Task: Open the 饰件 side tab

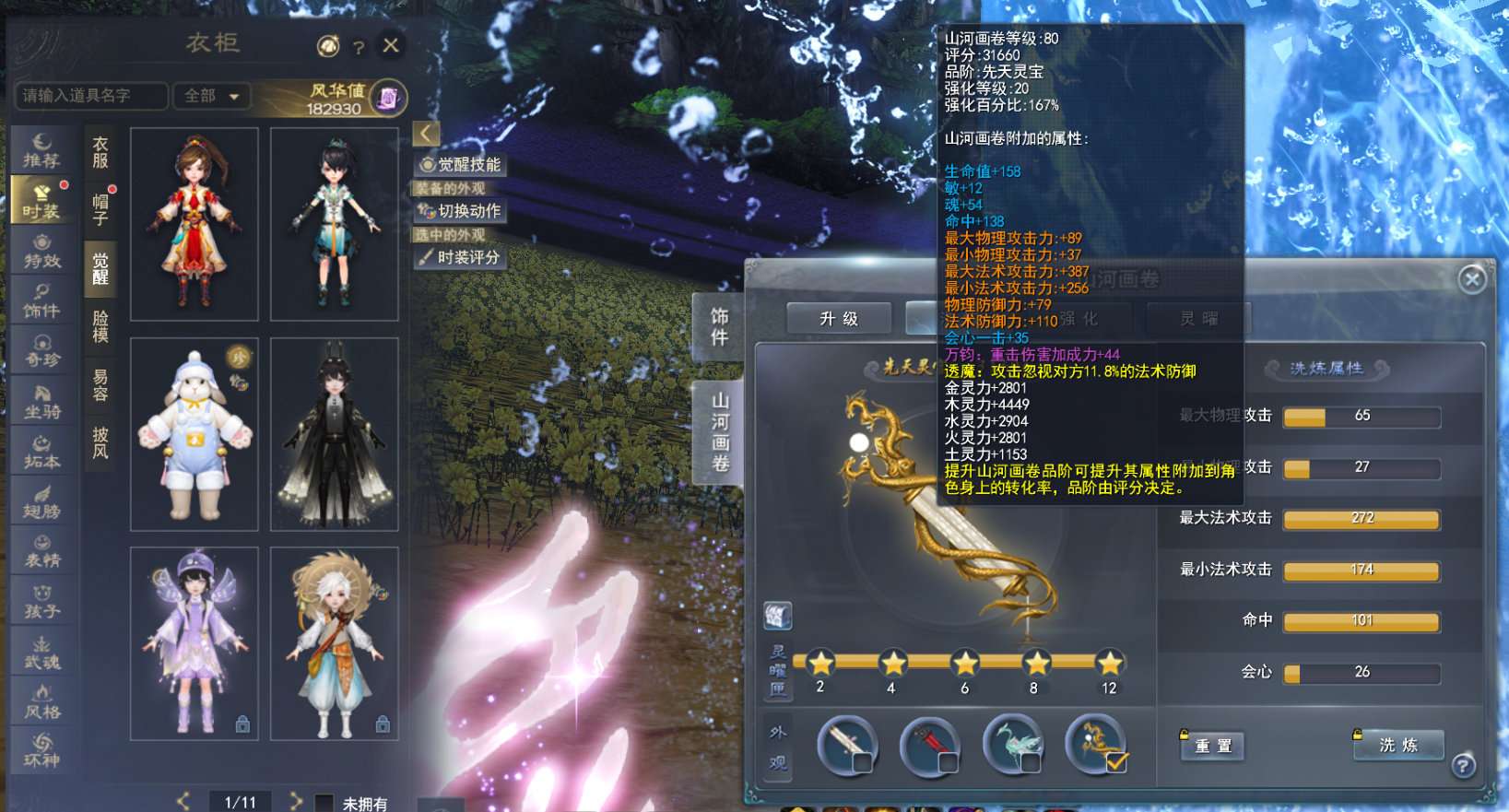Action: pyautogui.click(x=719, y=327)
